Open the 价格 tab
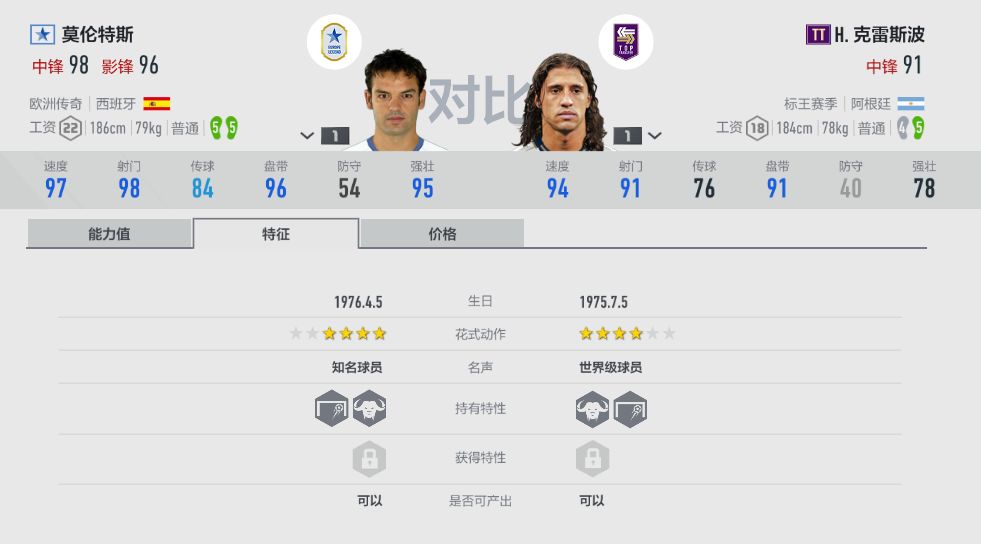 coord(442,234)
